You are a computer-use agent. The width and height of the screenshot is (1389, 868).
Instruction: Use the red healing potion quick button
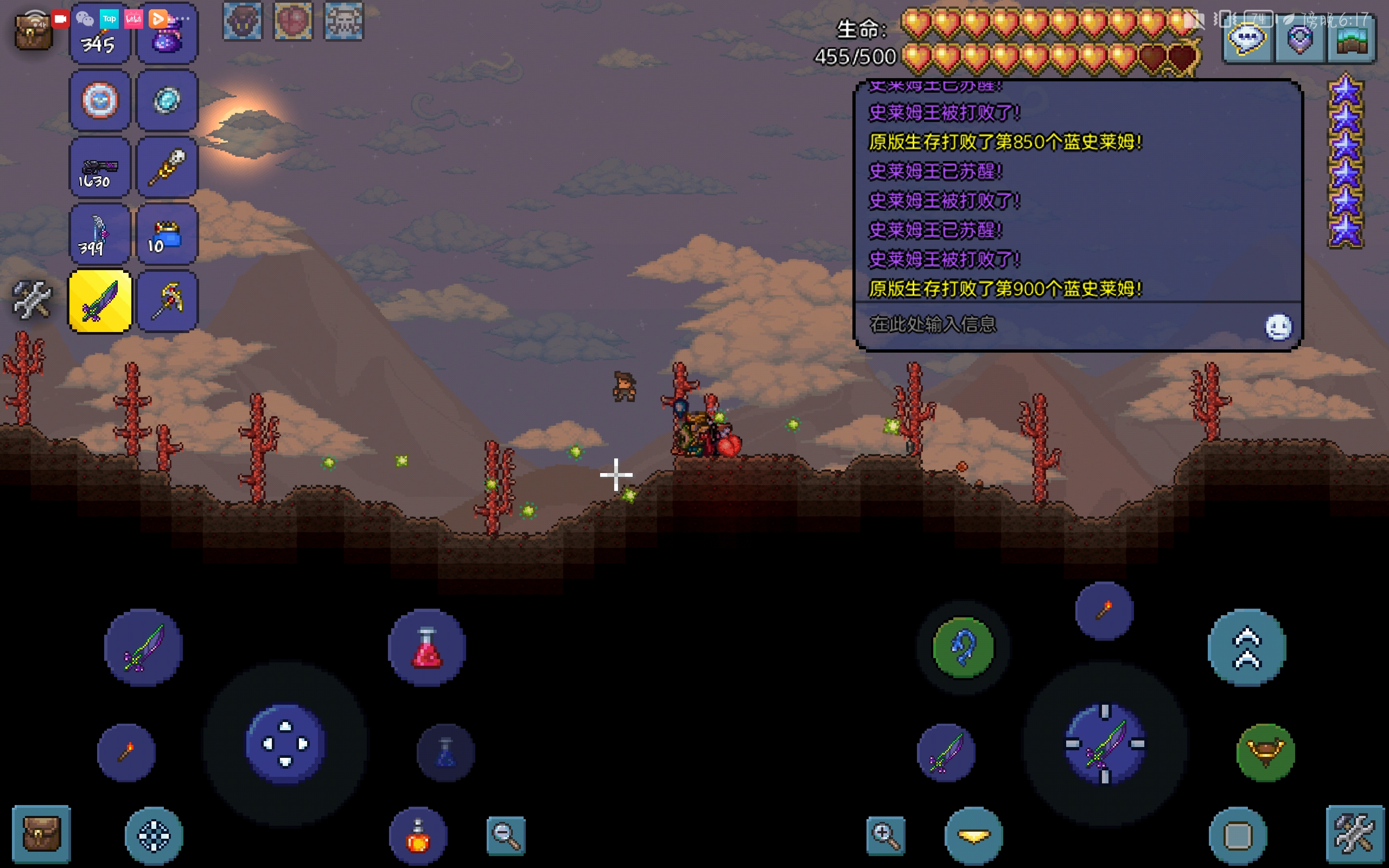click(x=426, y=648)
